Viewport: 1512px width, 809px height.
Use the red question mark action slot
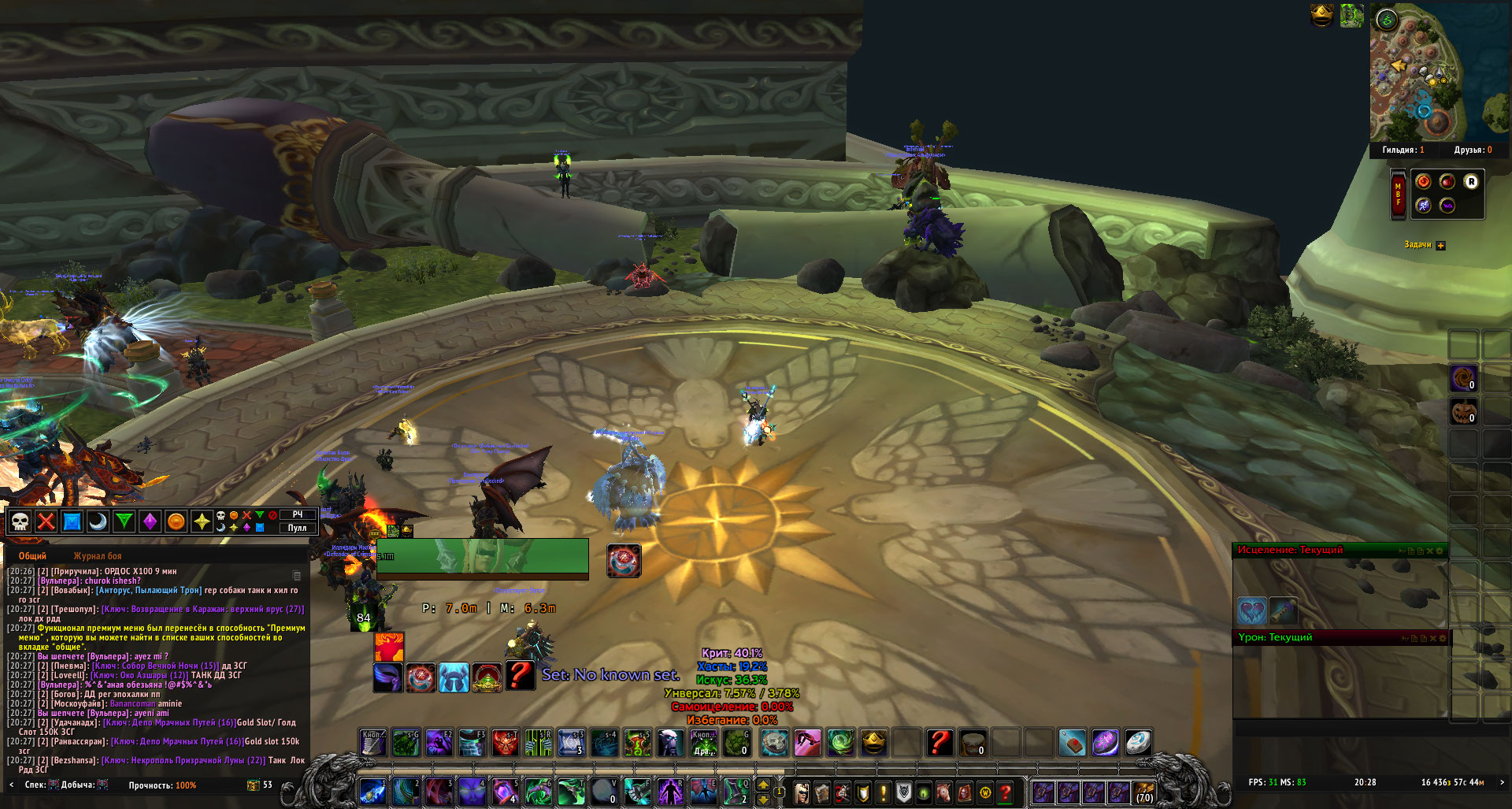[x=939, y=743]
